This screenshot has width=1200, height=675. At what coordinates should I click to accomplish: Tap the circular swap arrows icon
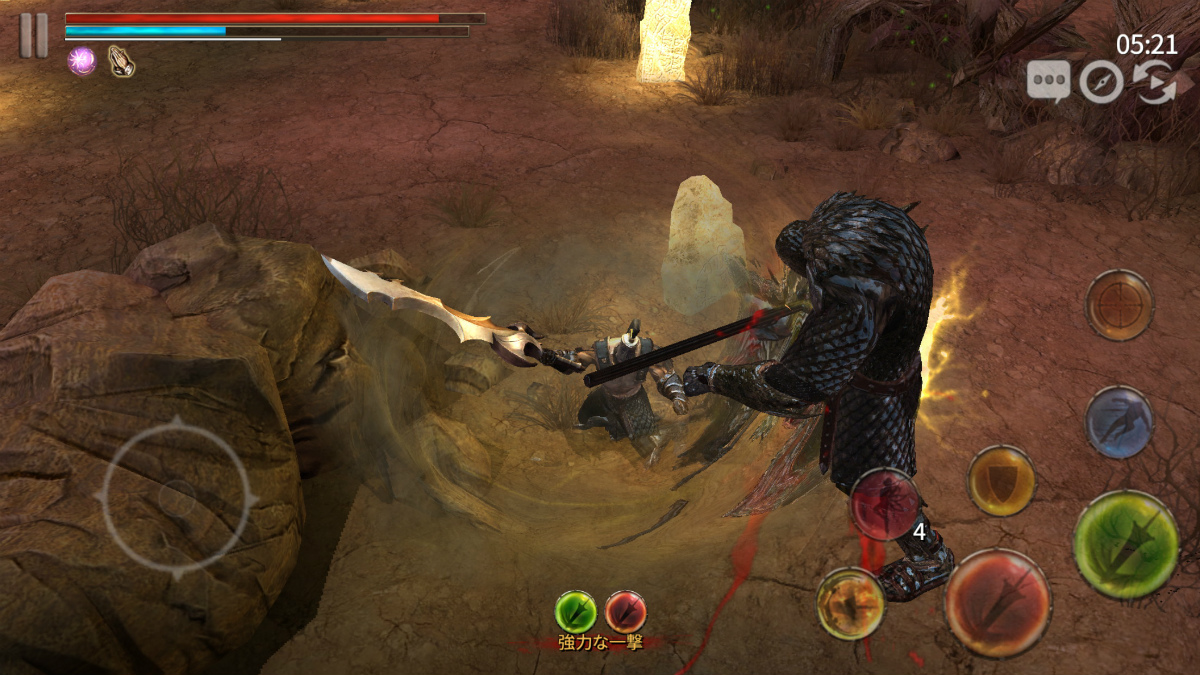[1153, 82]
